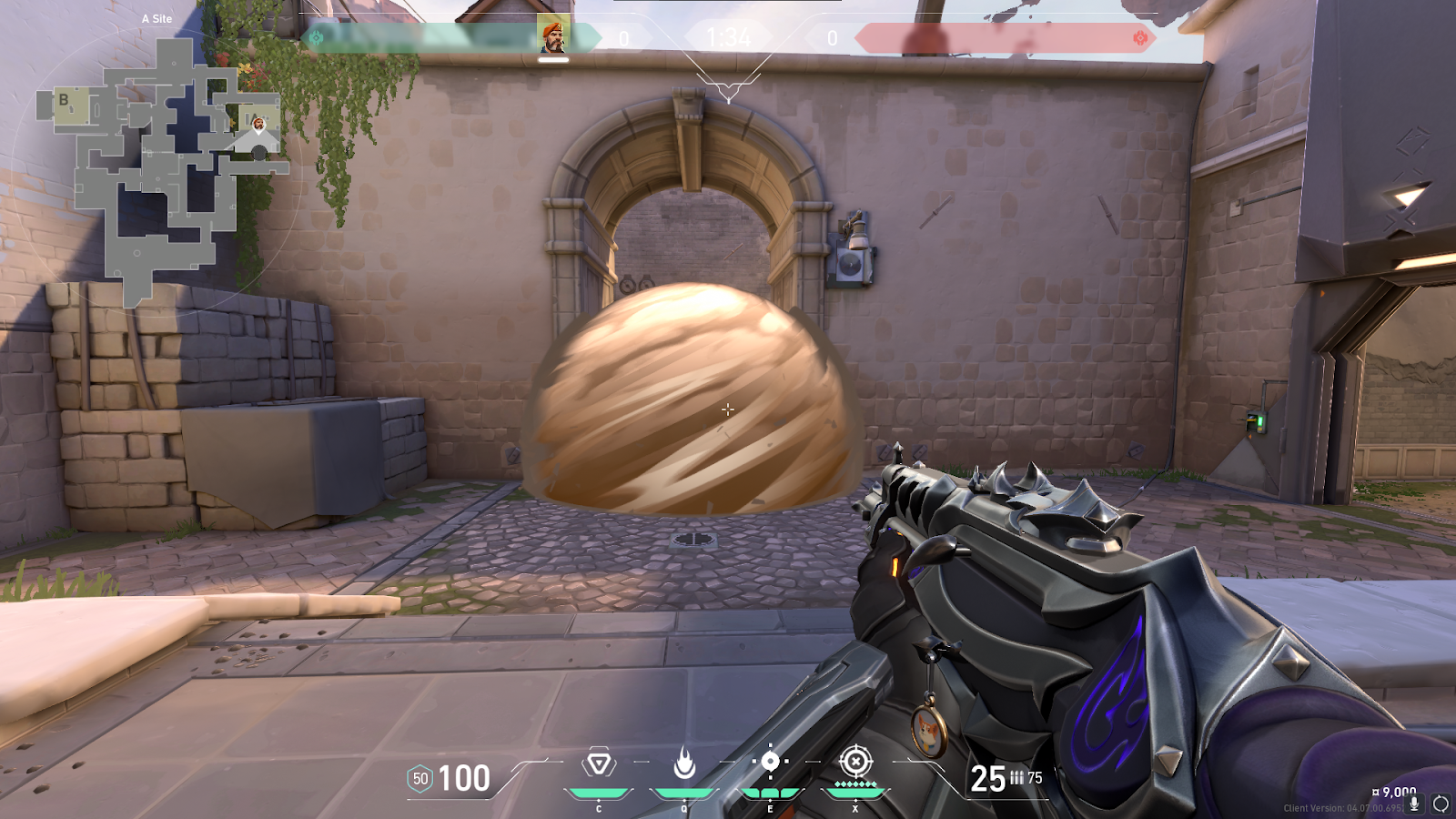This screenshot has height=819, width=1456.
Task: Trigger the Orbital Strike ultimate icon
Action: click(x=855, y=762)
